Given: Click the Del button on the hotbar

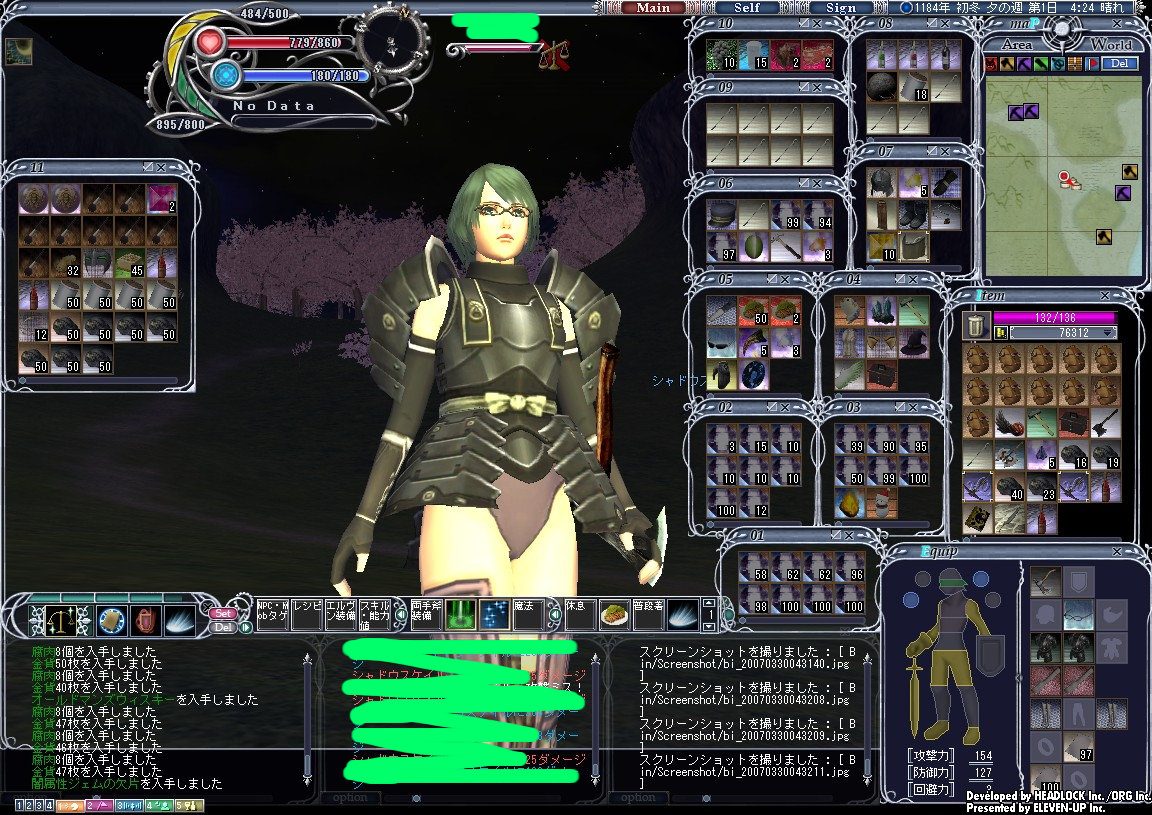Looking at the screenshot, I should (x=223, y=627).
